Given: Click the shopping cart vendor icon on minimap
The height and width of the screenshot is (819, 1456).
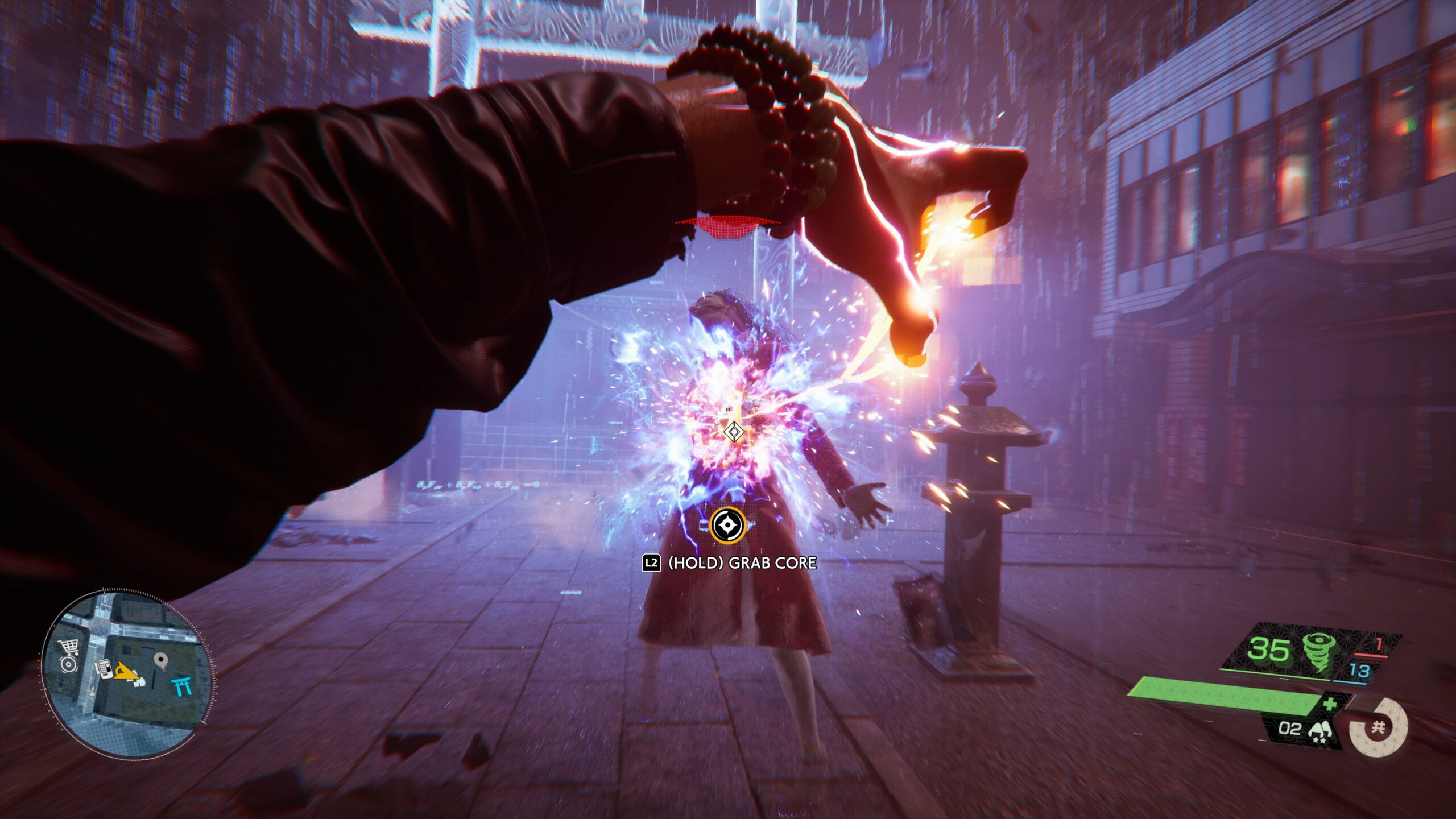Looking at the screenshot, I should click(x=68, y=645).
